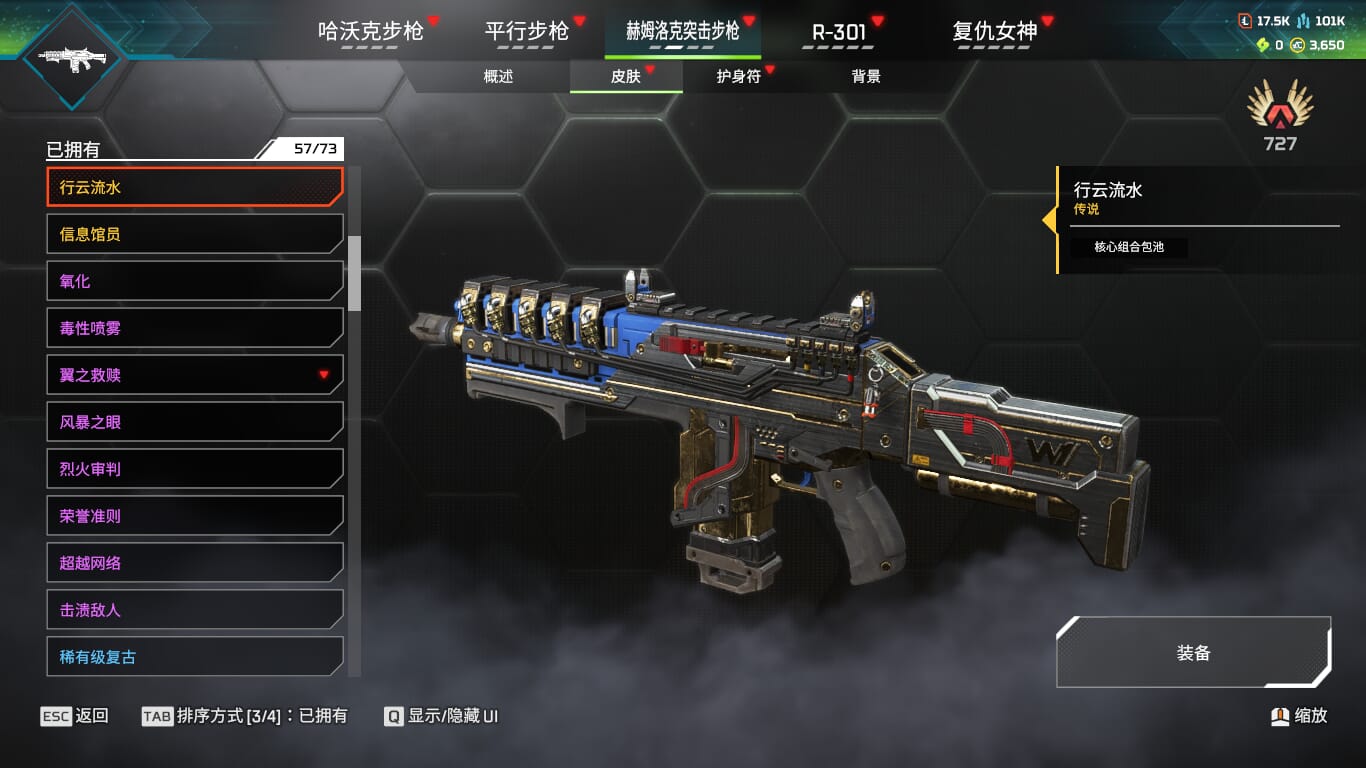Show the 护身符 charms tab
The height and width of the screenshot is (768, 1366).
coord(739,76)
